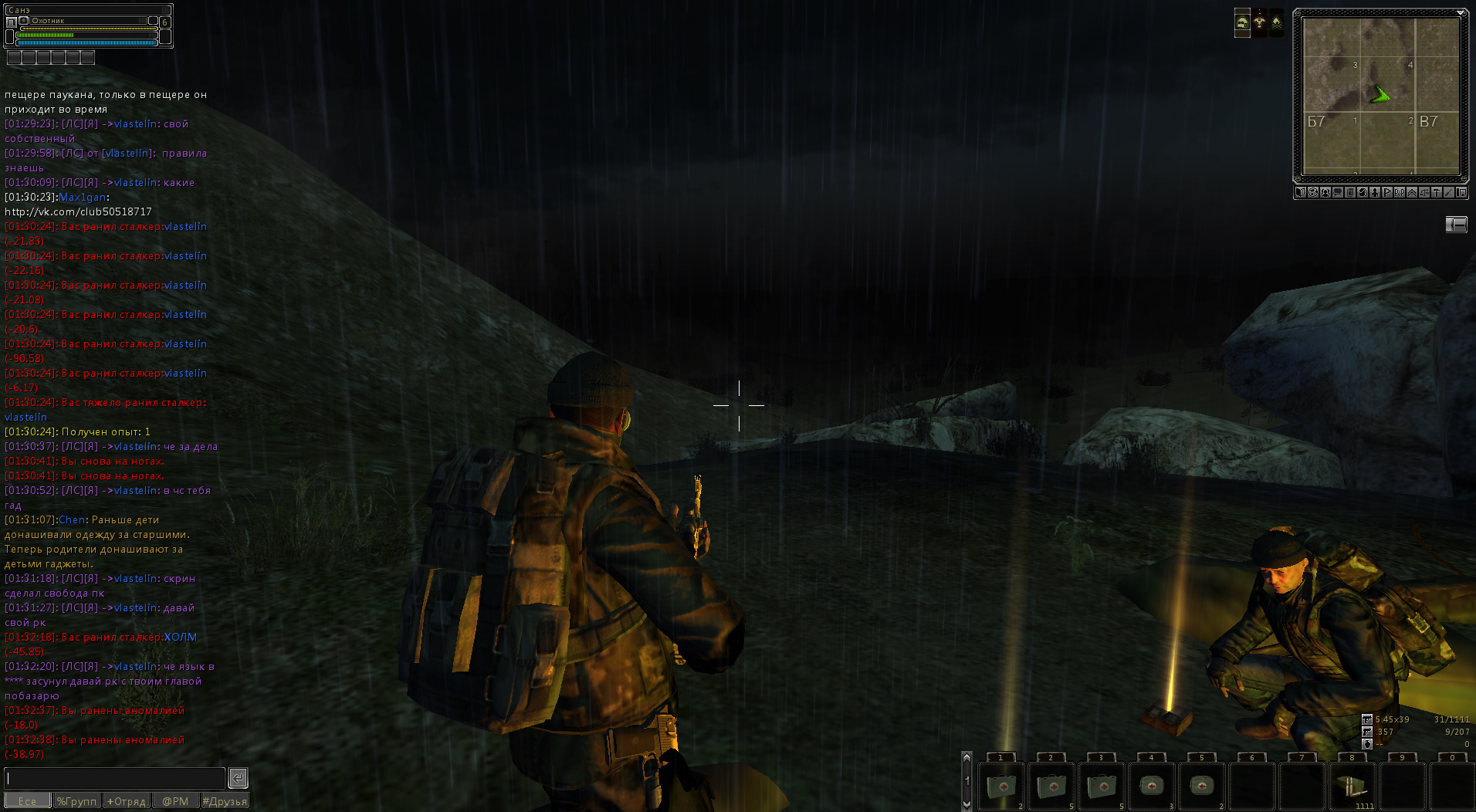Collapse the minimap with corner arrow
This screenshot has width=1476, height=812.
1461,13
